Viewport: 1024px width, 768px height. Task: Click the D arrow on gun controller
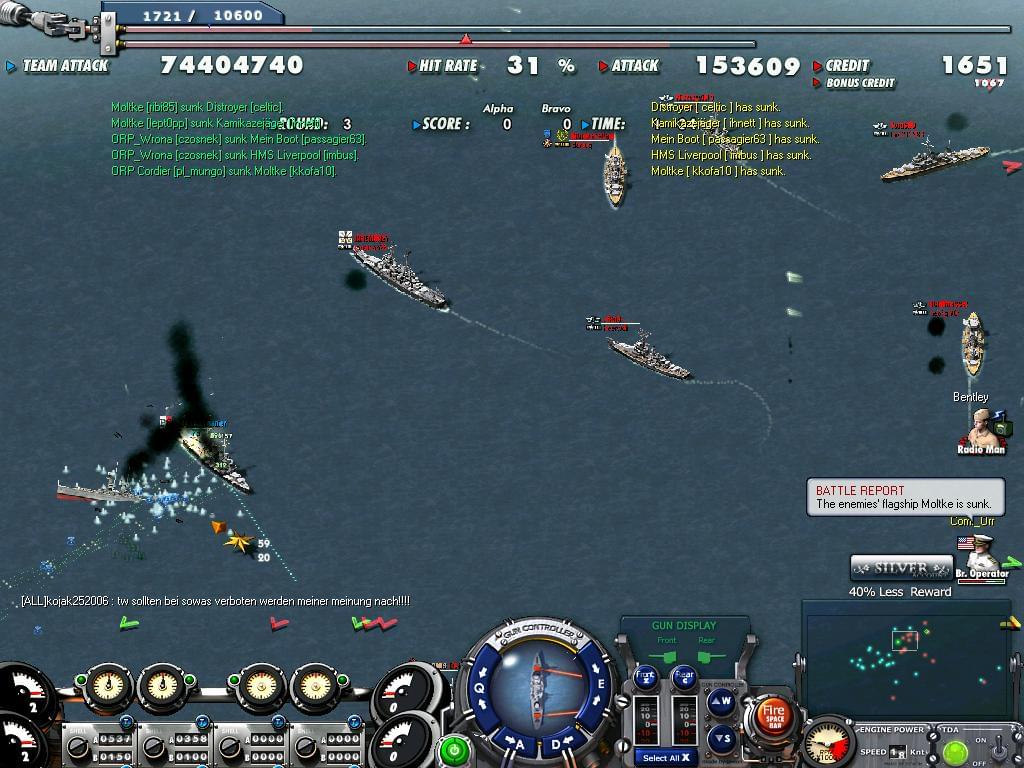(557, 744)
